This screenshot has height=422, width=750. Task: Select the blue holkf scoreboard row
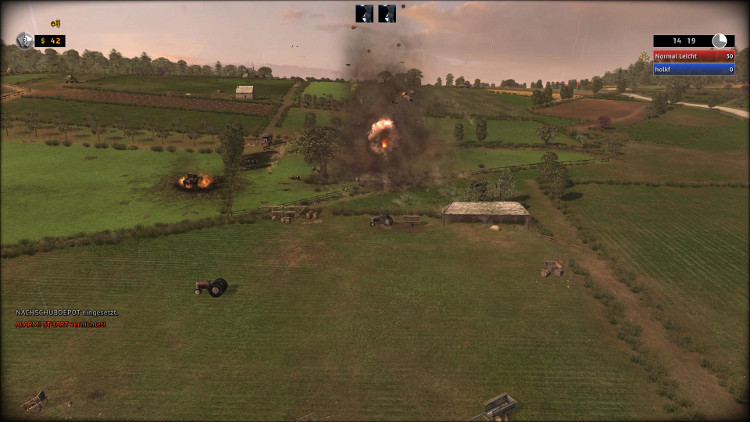click(x=694, y=69)
